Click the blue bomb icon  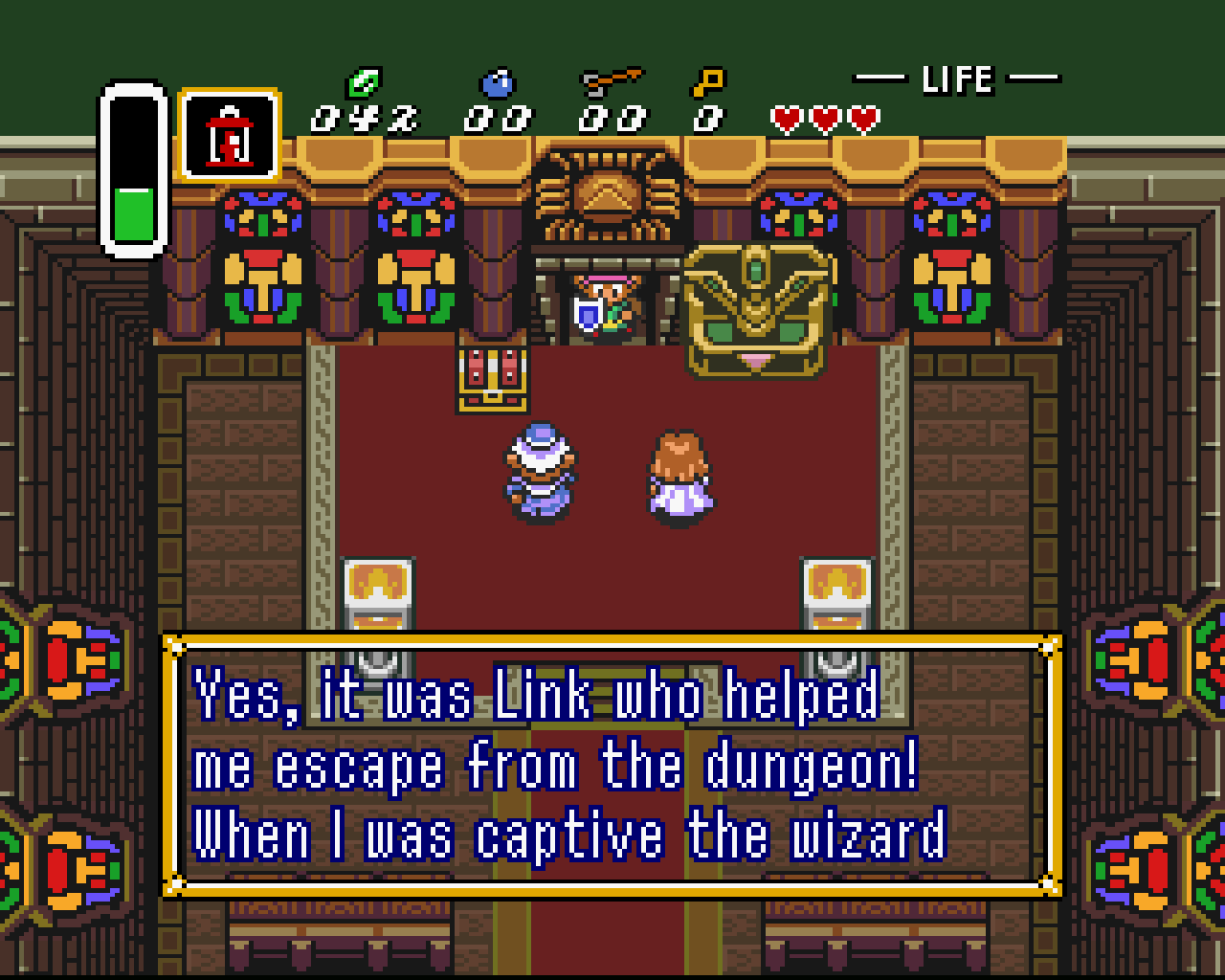[x=498, y=84]
